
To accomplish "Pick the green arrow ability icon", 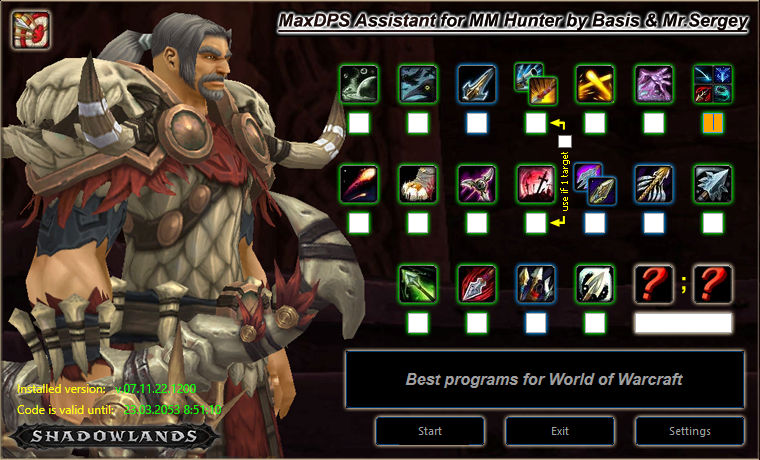I will coord(418,284).
